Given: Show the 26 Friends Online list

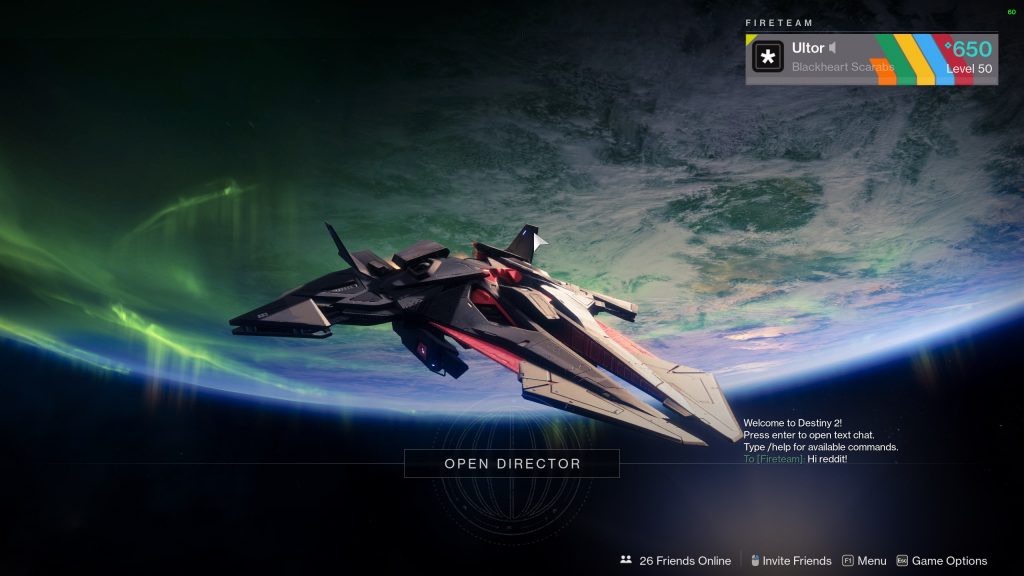Looking at the screenshot, I should coord(675,561).
